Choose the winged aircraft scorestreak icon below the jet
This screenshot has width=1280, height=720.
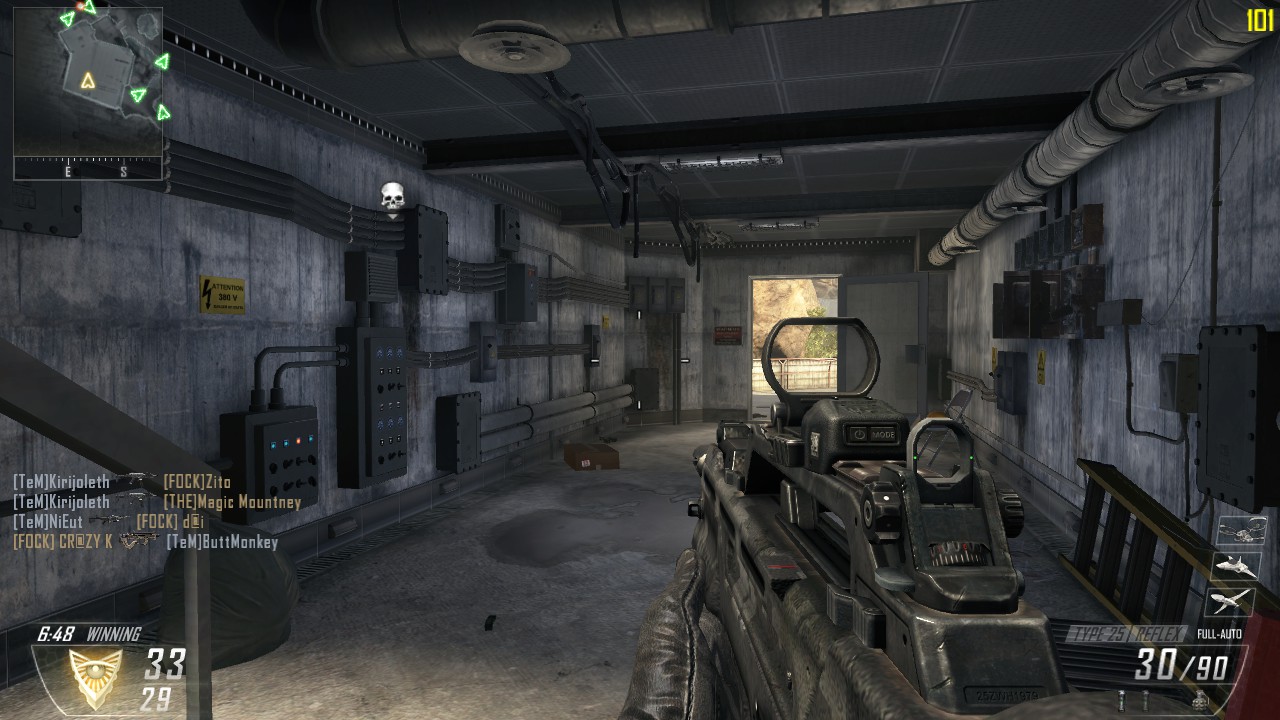pos(1233,600)
